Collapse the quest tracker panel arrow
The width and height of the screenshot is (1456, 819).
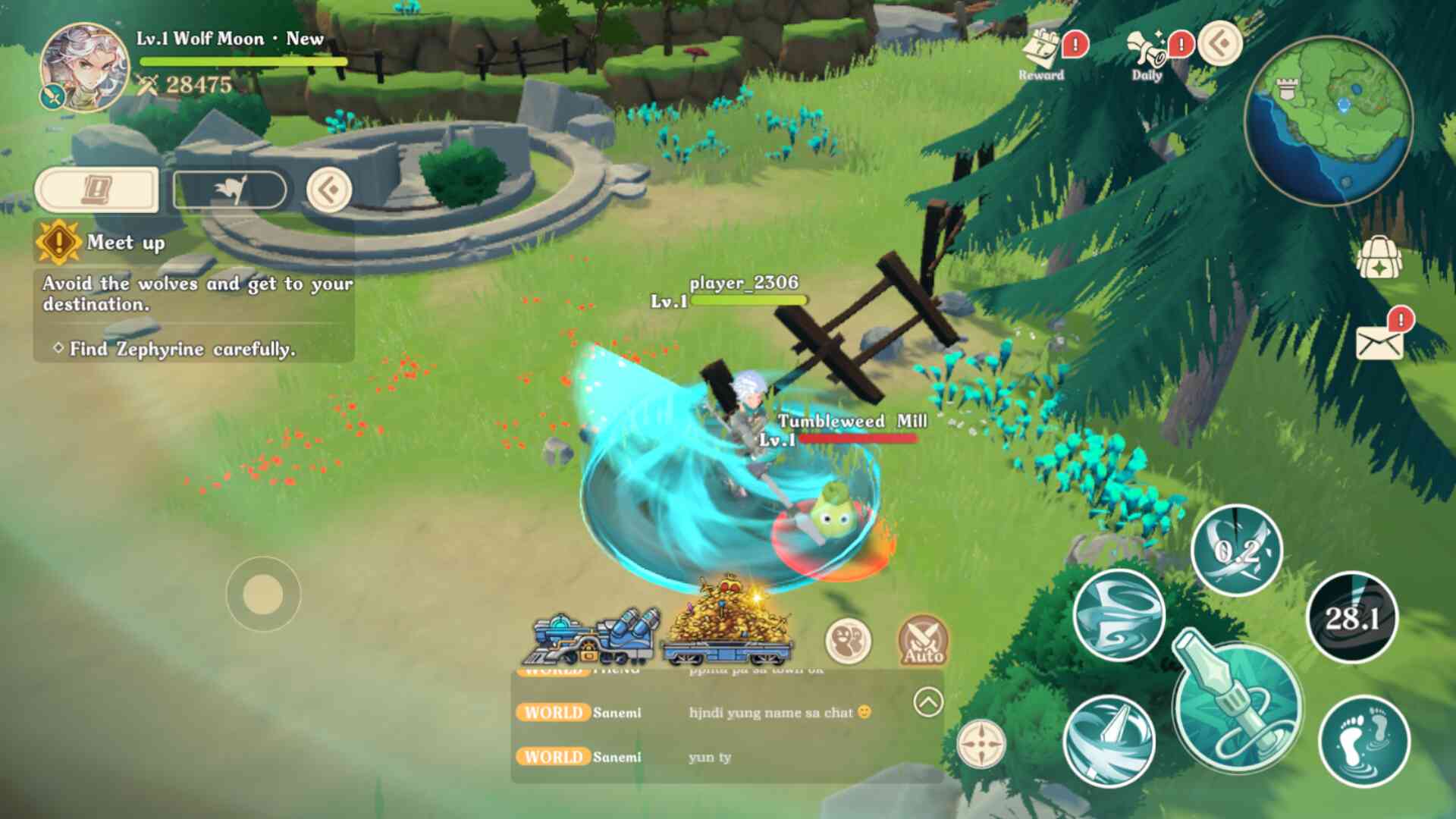pos(329,189)
